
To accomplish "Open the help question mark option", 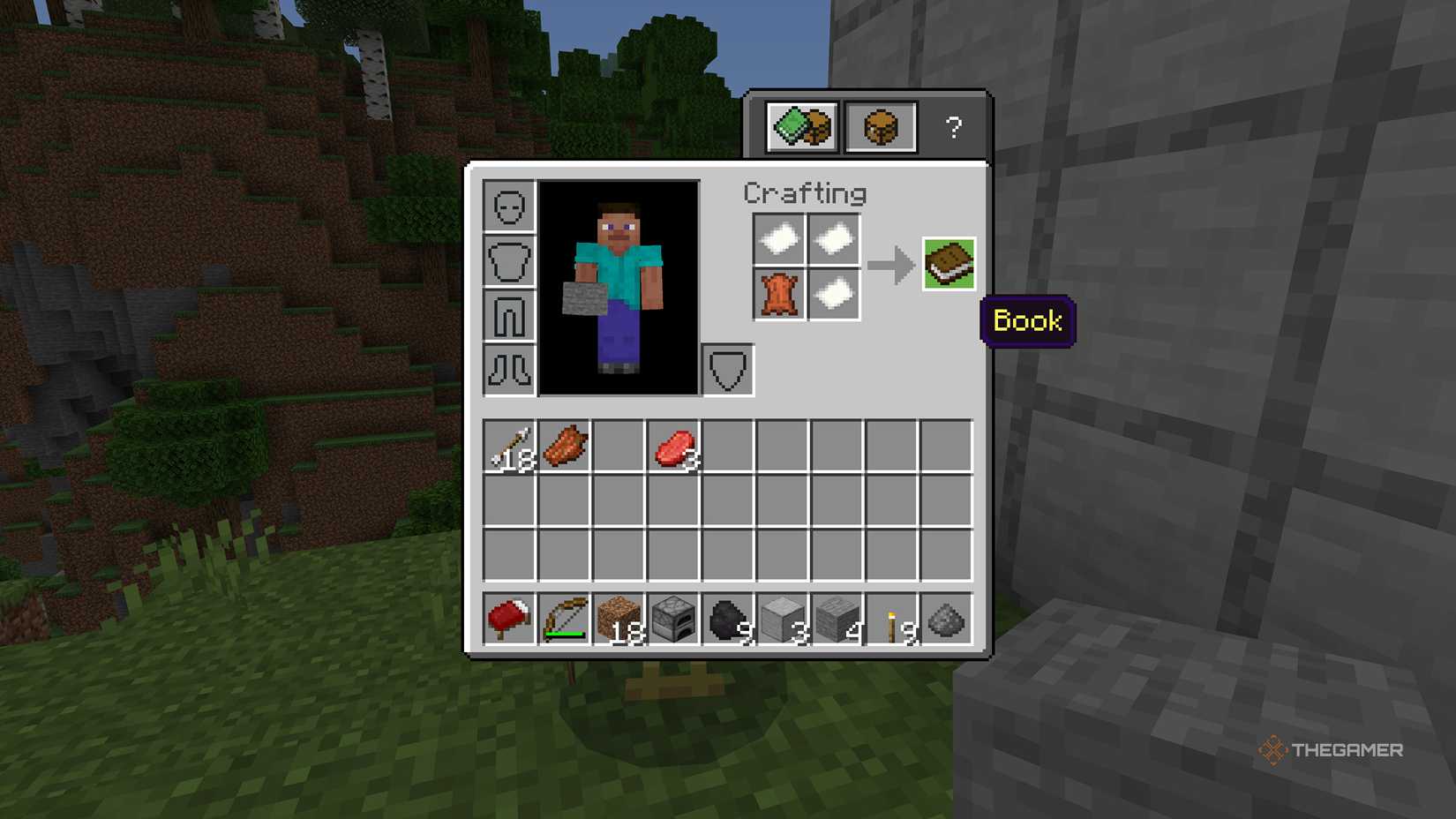I will click(x=953, y=128).
